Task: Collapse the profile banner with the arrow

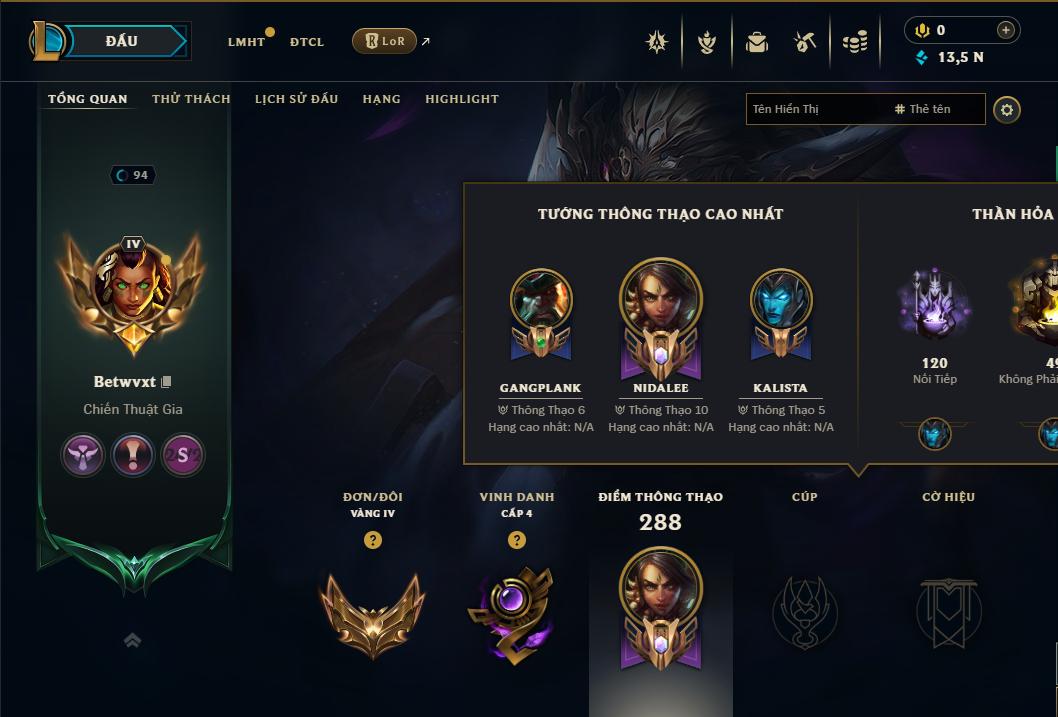Action: point(132,641)
